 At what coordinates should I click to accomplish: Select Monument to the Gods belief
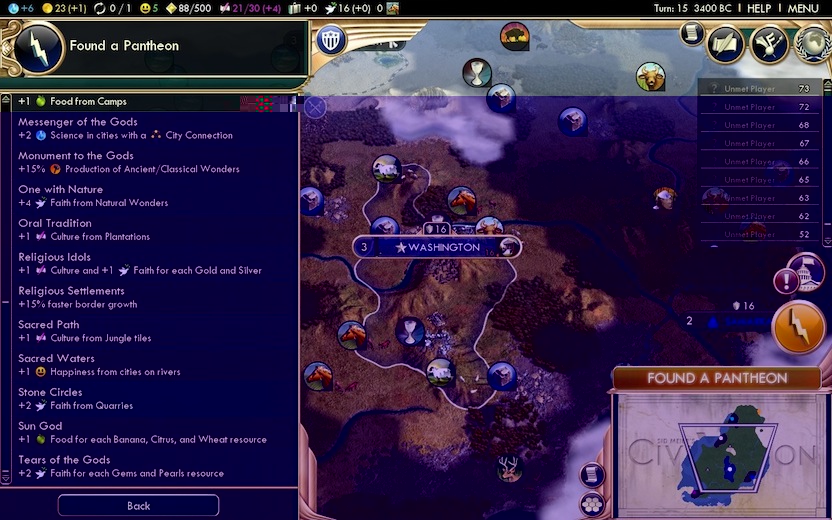[150, 163]
